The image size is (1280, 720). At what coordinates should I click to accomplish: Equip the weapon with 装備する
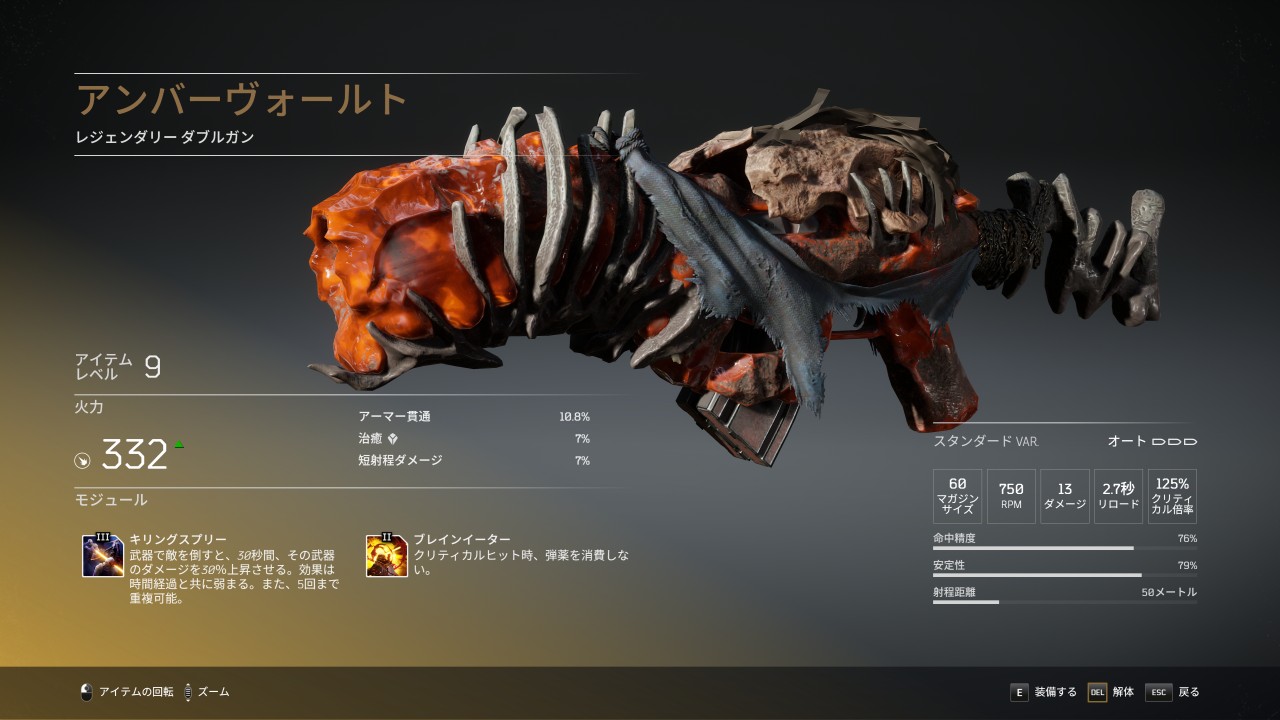coord(1044,692)
